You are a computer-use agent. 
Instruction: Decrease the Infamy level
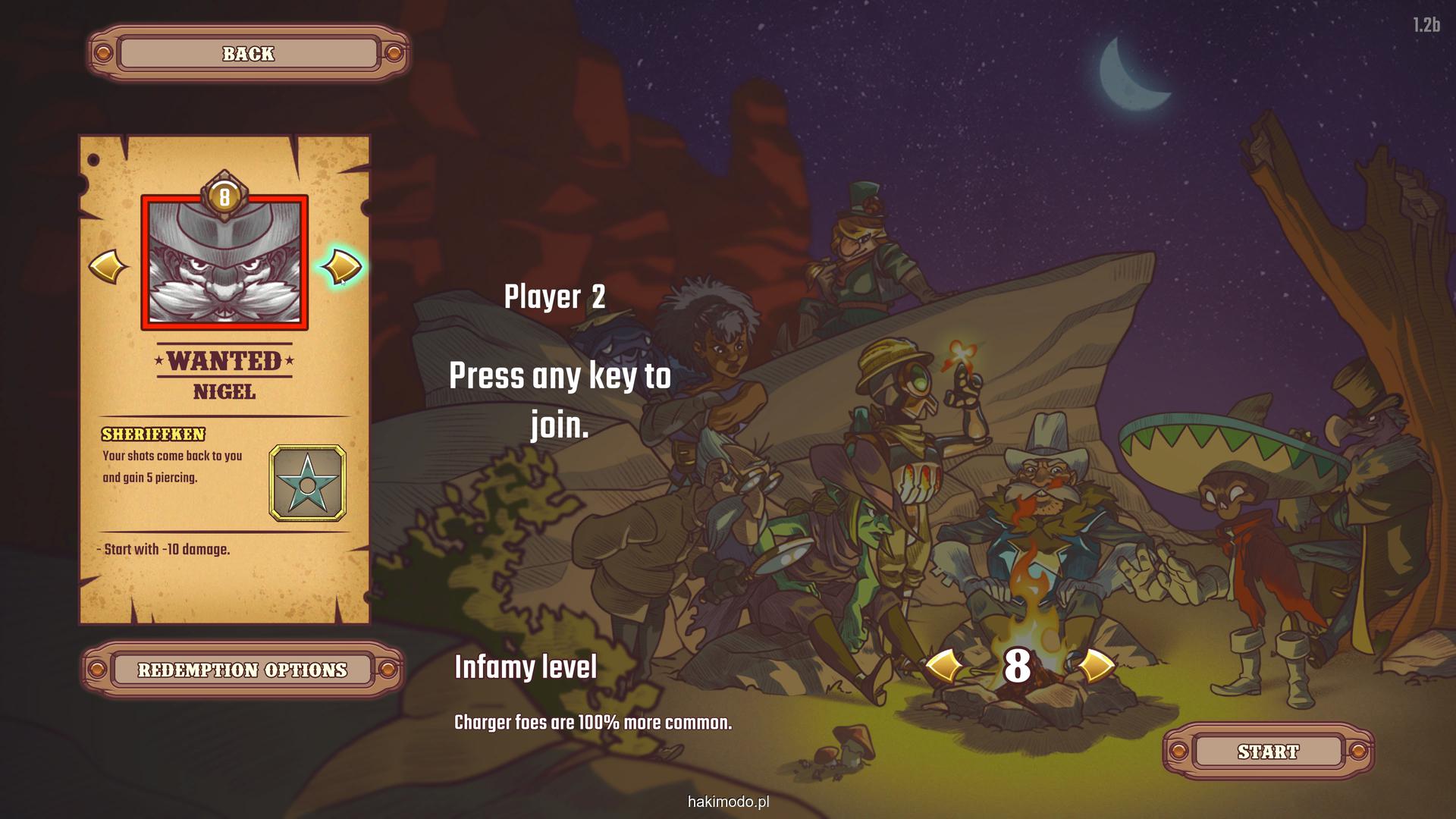coord(943,667)
